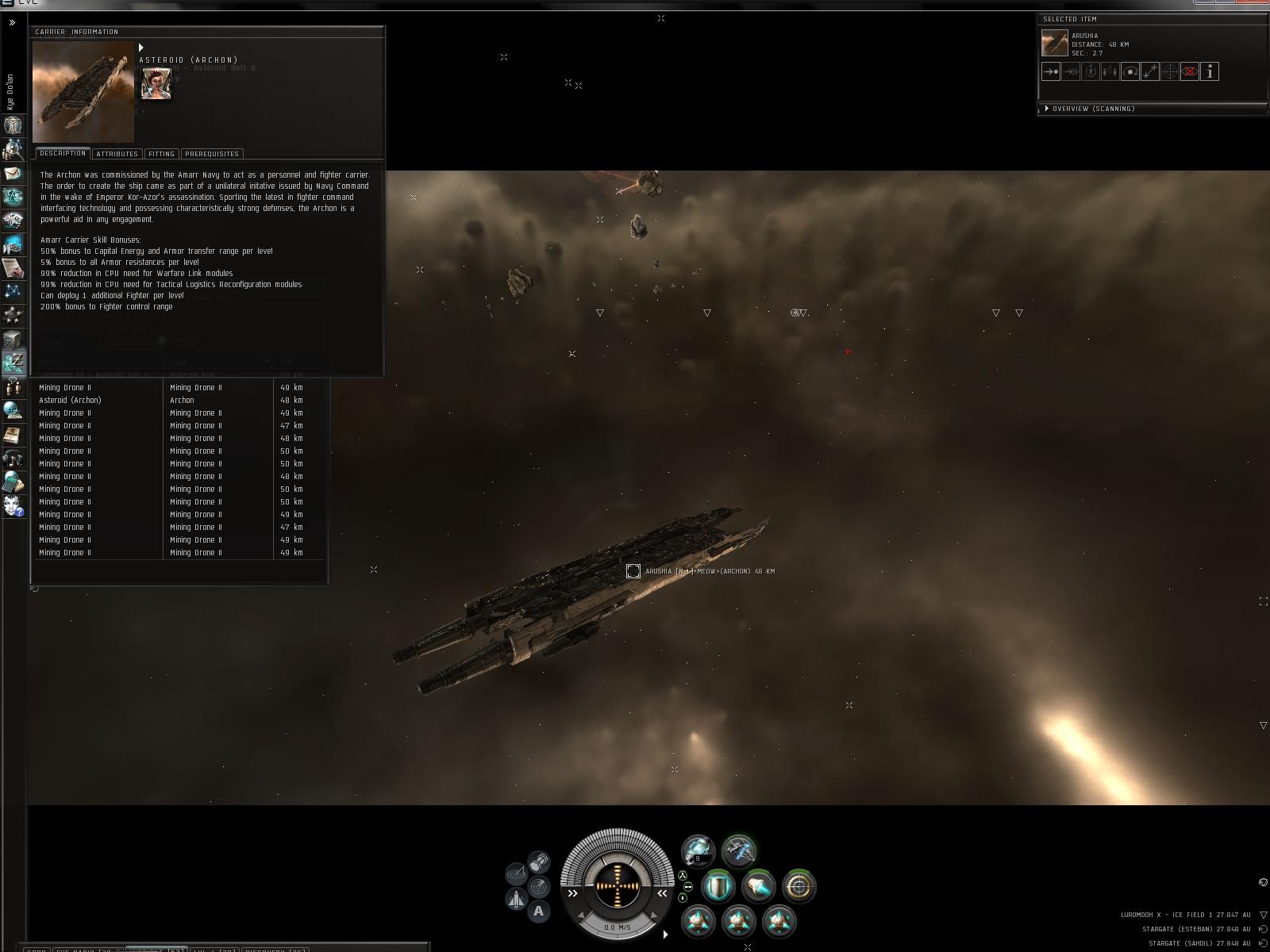Activate the targeting reticle module
The image size is (1270, 952).
799,886
